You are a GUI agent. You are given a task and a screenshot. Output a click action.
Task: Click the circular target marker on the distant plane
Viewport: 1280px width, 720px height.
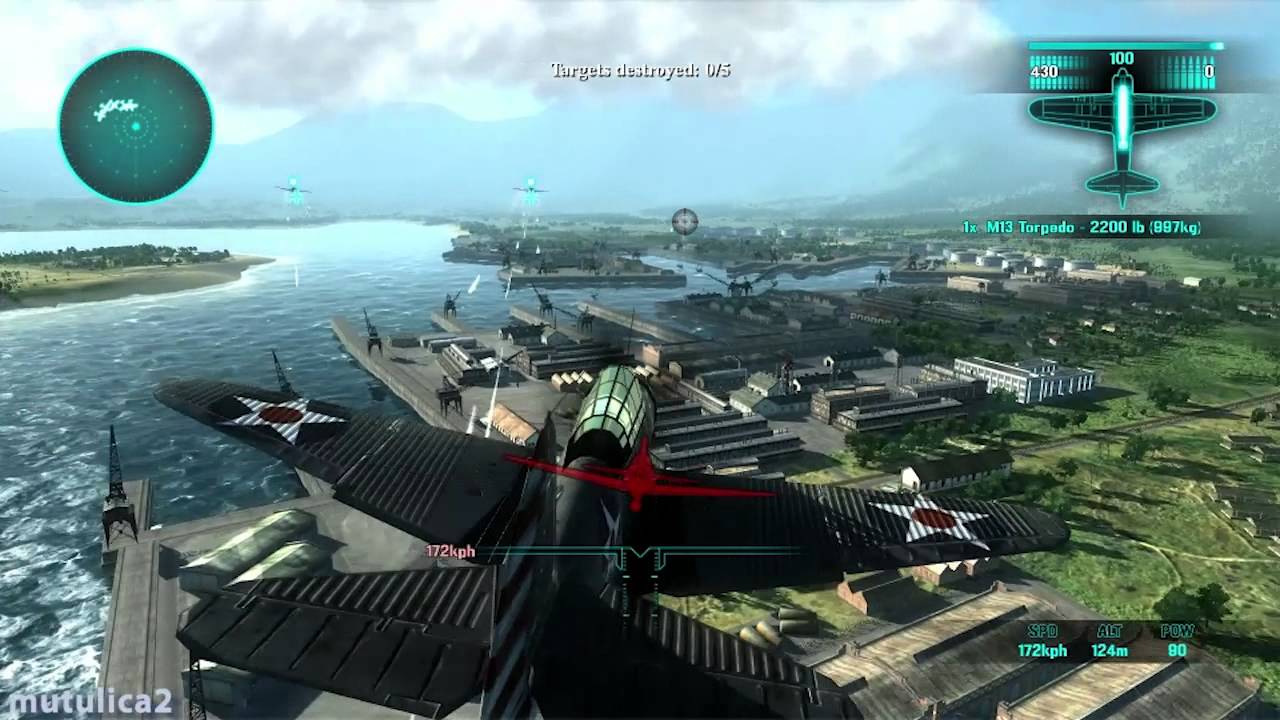(x=684, y=223)
